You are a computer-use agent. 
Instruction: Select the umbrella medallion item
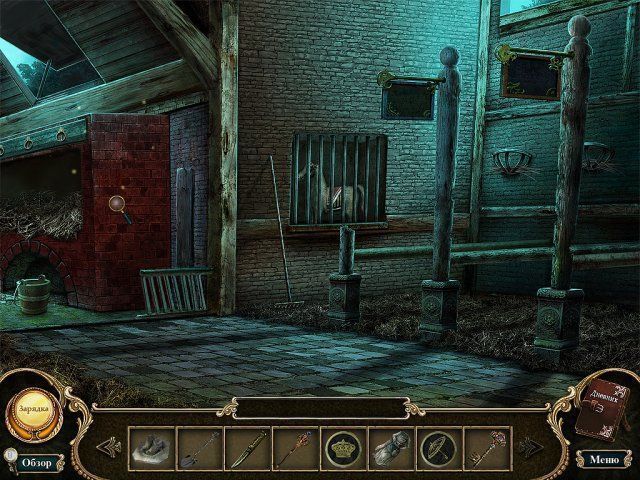click(440, 447)
